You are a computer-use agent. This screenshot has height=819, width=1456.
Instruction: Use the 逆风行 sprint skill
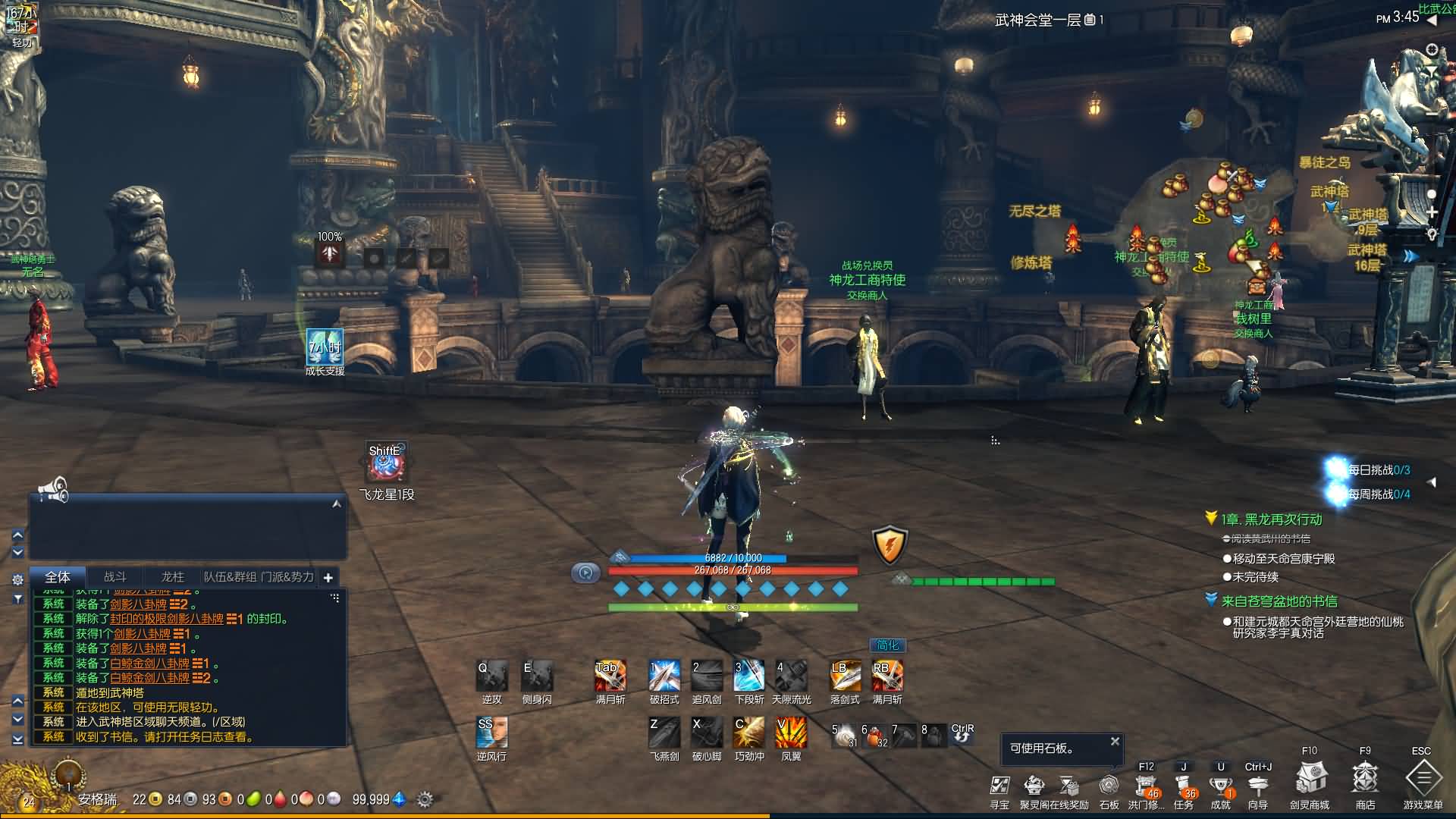[491, 733]
